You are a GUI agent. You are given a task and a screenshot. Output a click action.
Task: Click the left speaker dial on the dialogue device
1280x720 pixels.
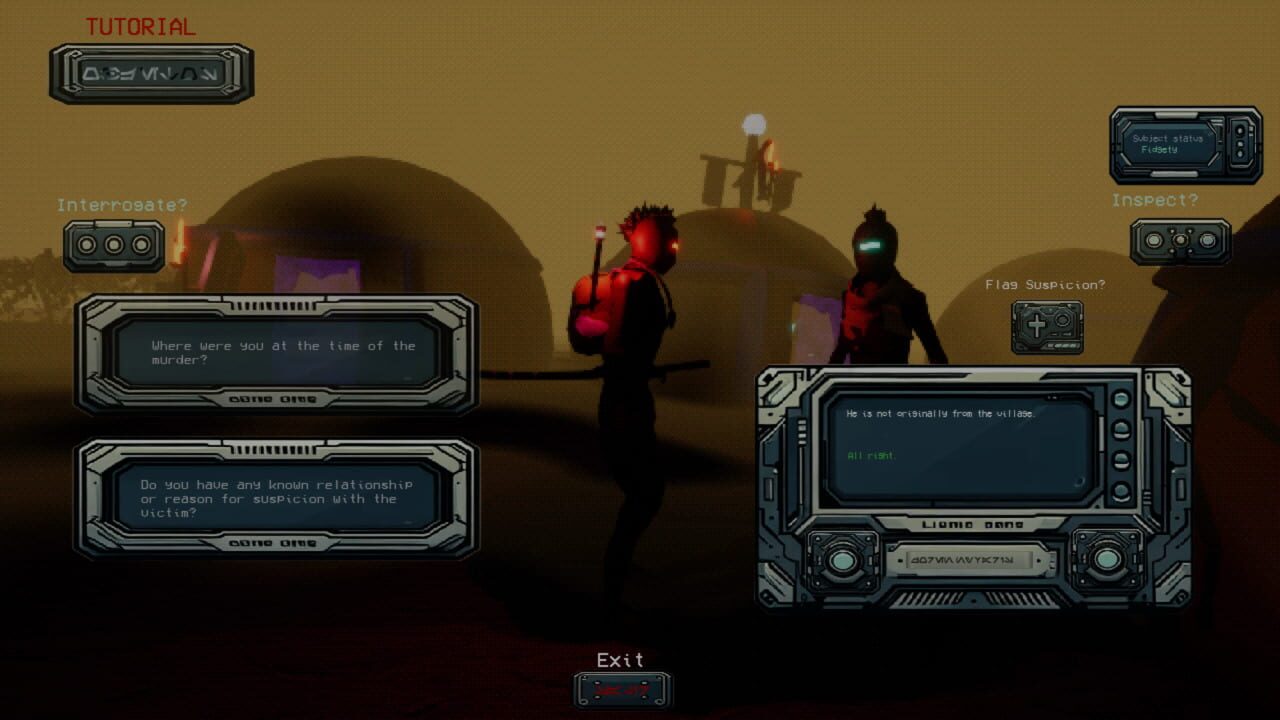[841, 560]
